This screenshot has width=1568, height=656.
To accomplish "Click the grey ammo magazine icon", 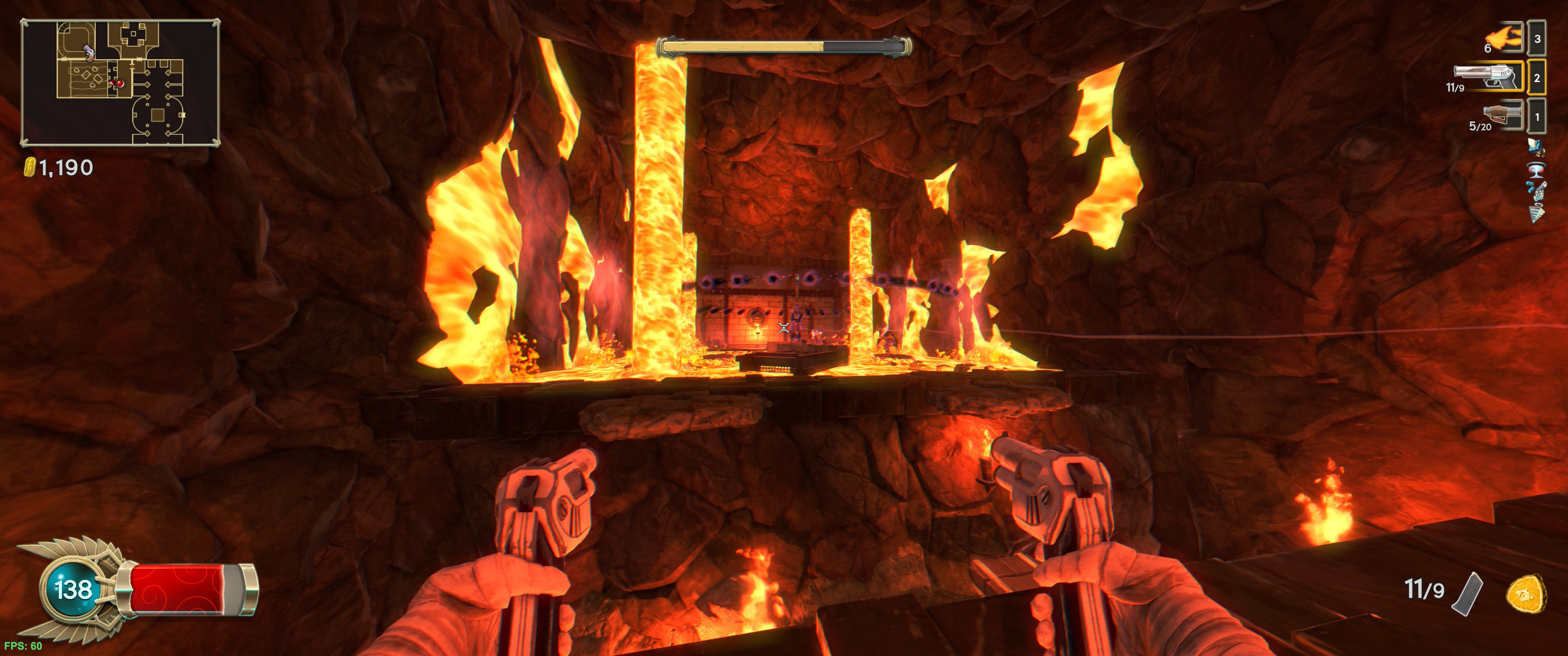I will [x=1468, y=594].
